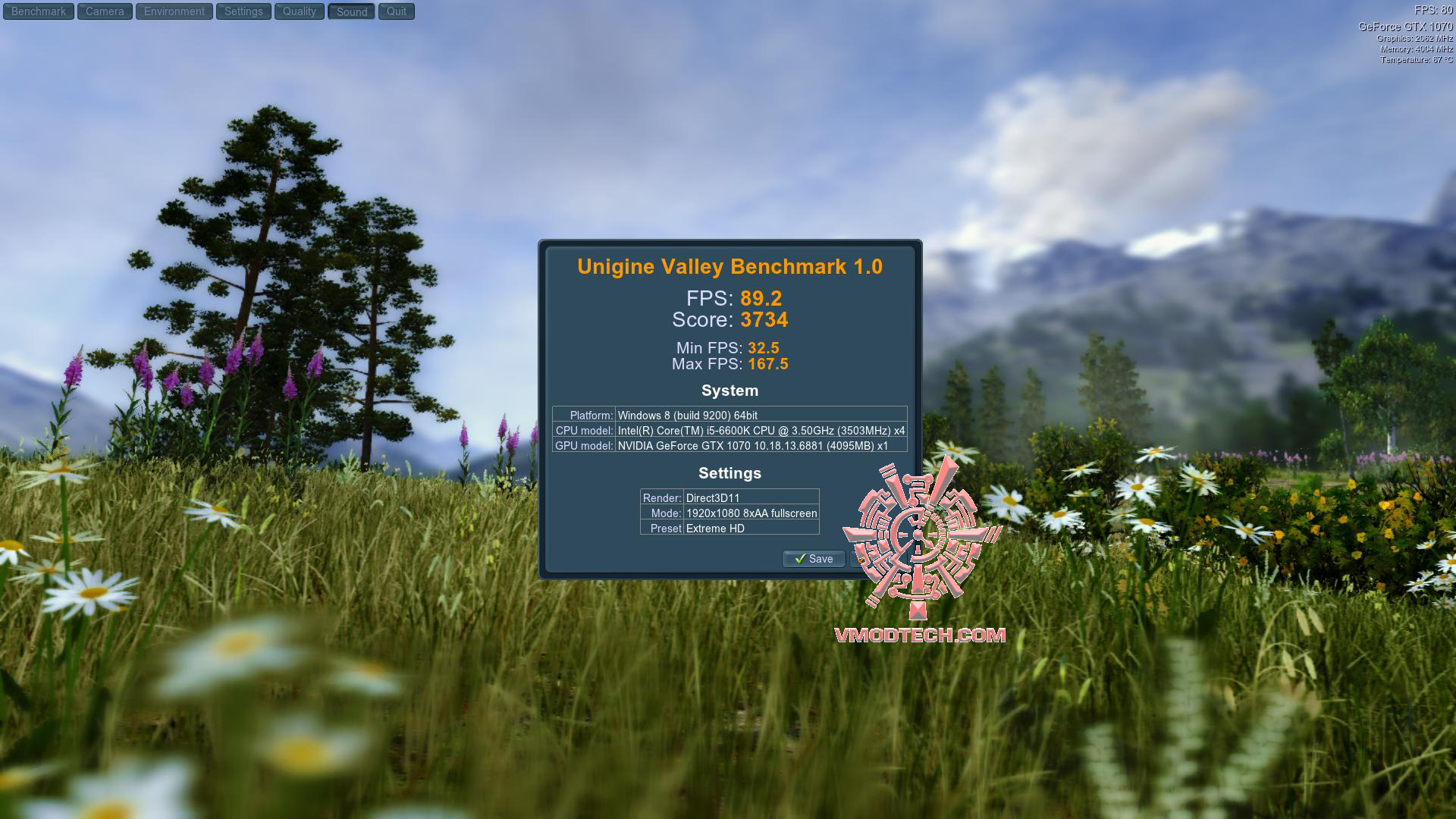Open the Quality menu

coord(299,11)
